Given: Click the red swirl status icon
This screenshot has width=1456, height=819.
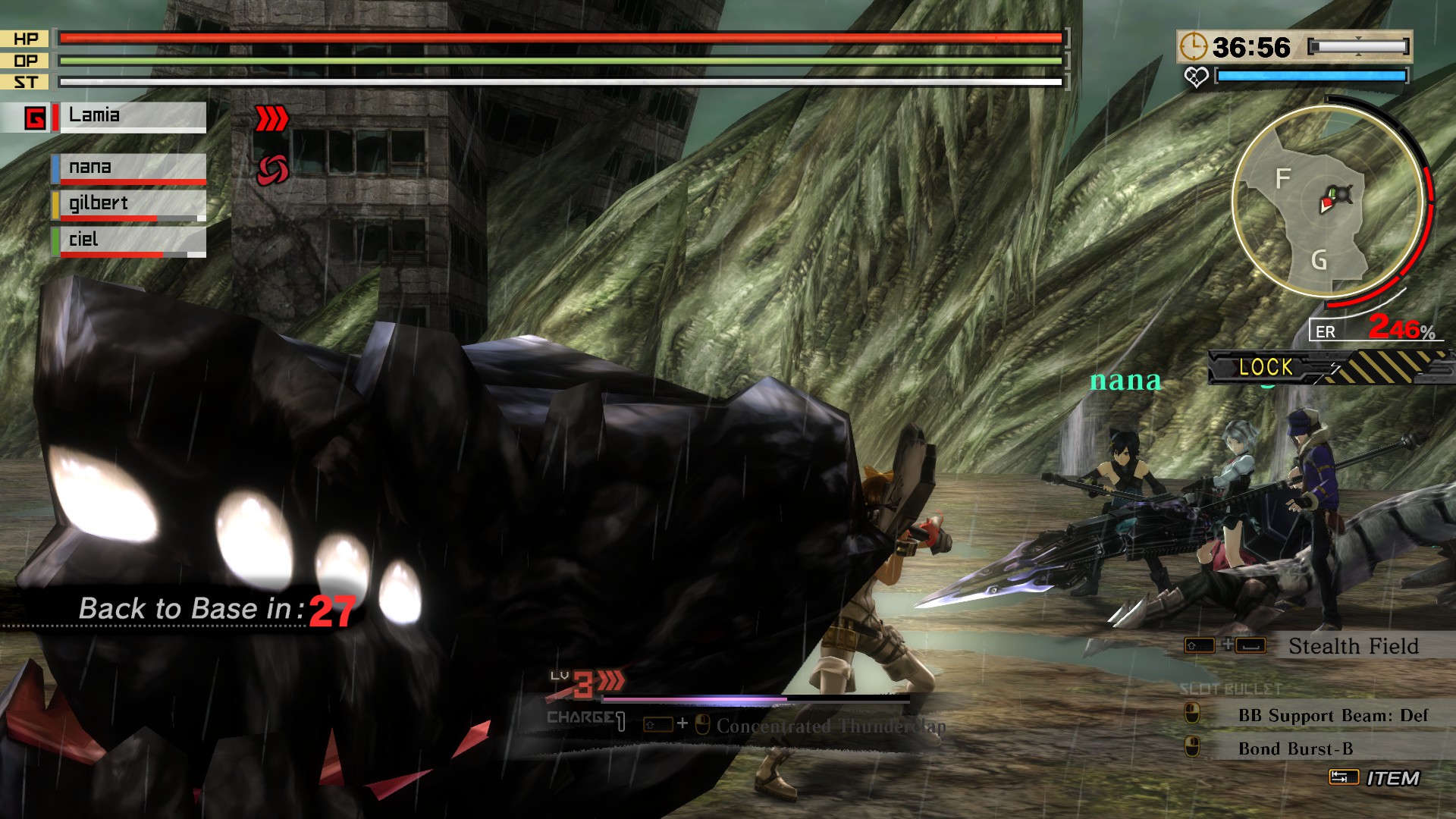Looking at the screenshot, I should coord(272,169).
